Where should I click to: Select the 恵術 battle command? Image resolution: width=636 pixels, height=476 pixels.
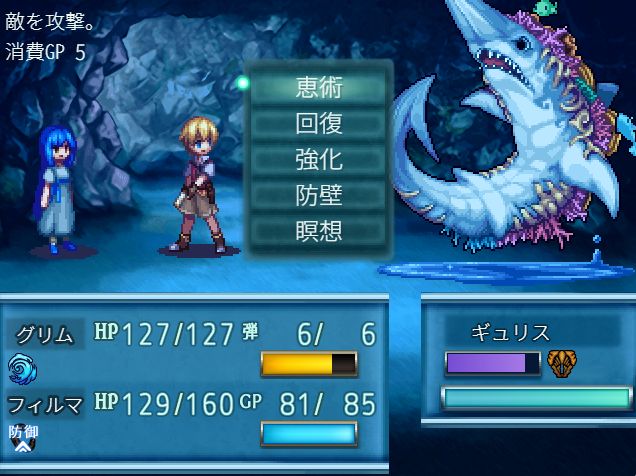[318, 87]
